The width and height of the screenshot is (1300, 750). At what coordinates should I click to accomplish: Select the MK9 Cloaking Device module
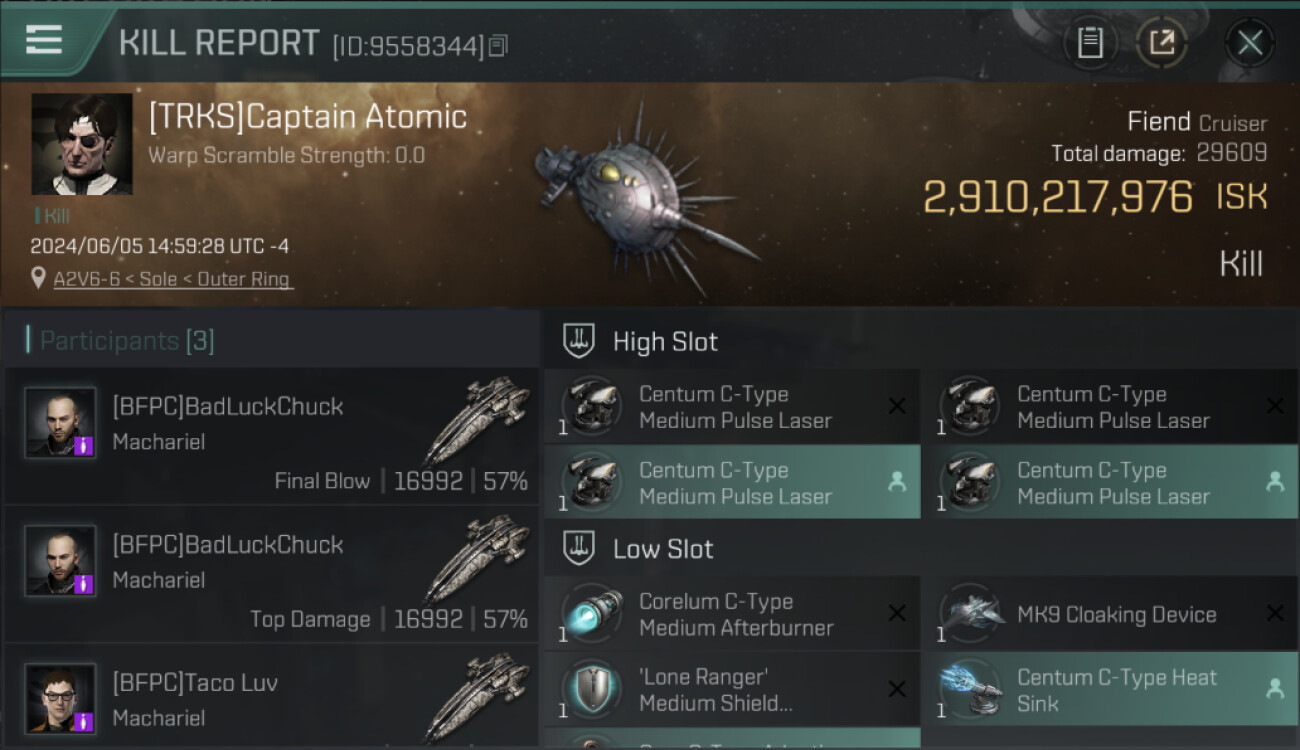(1110, 614)
